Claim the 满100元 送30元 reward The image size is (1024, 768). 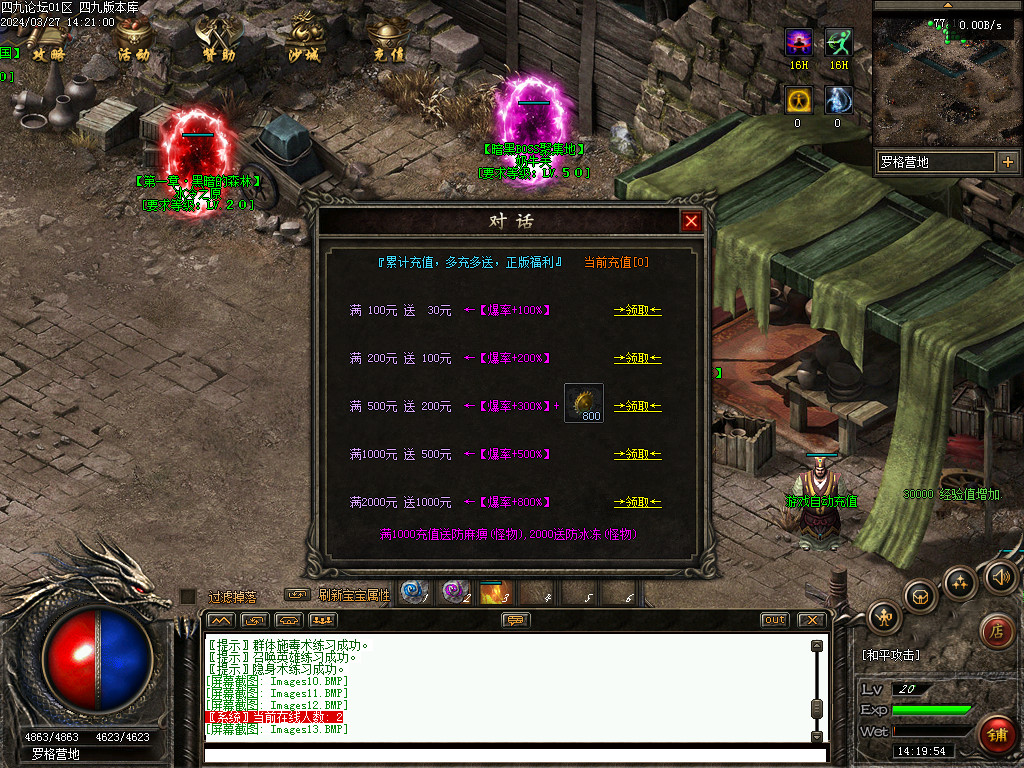click(x=637, y=310)
